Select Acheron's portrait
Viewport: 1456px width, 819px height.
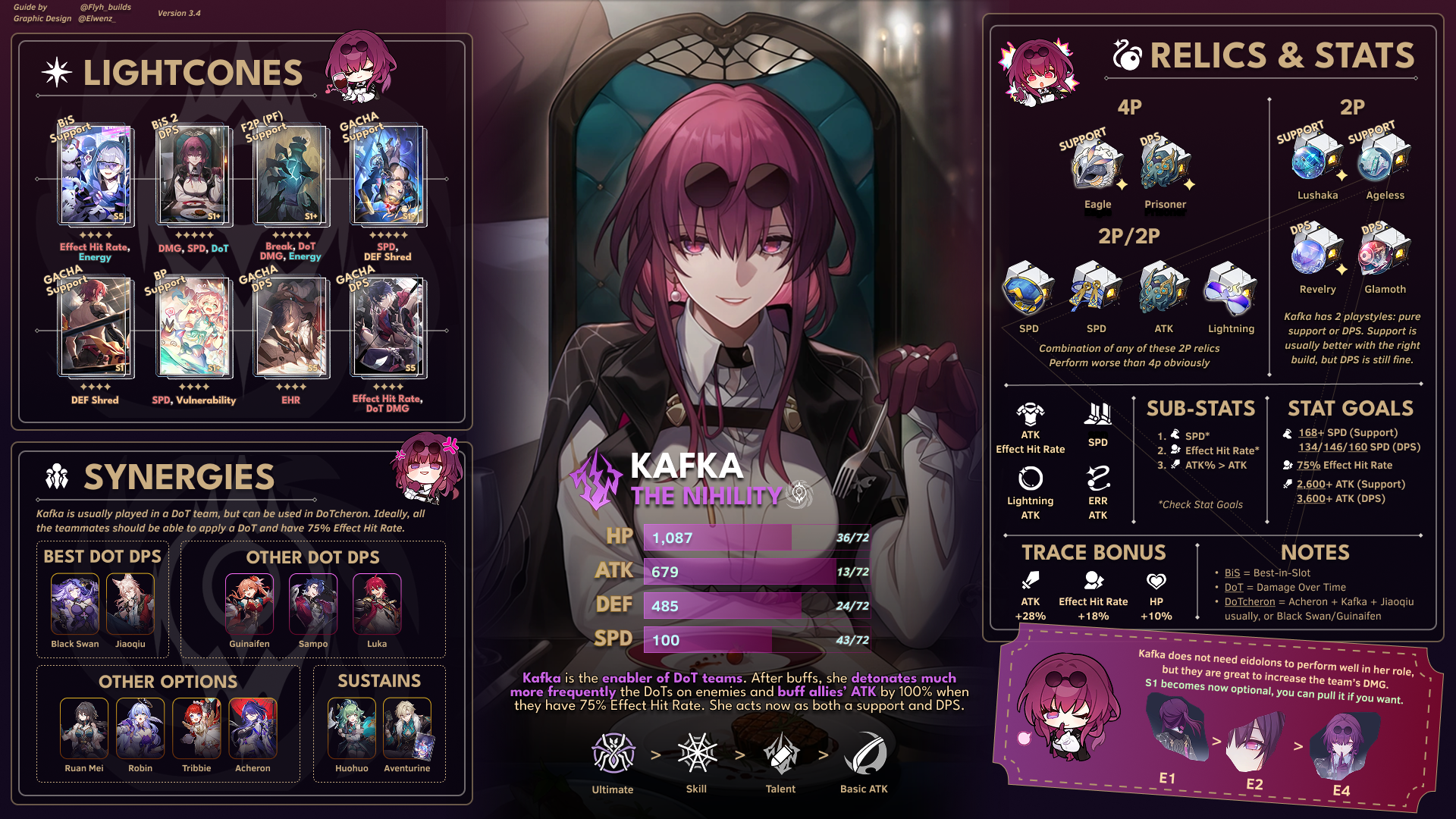(253, 728)
